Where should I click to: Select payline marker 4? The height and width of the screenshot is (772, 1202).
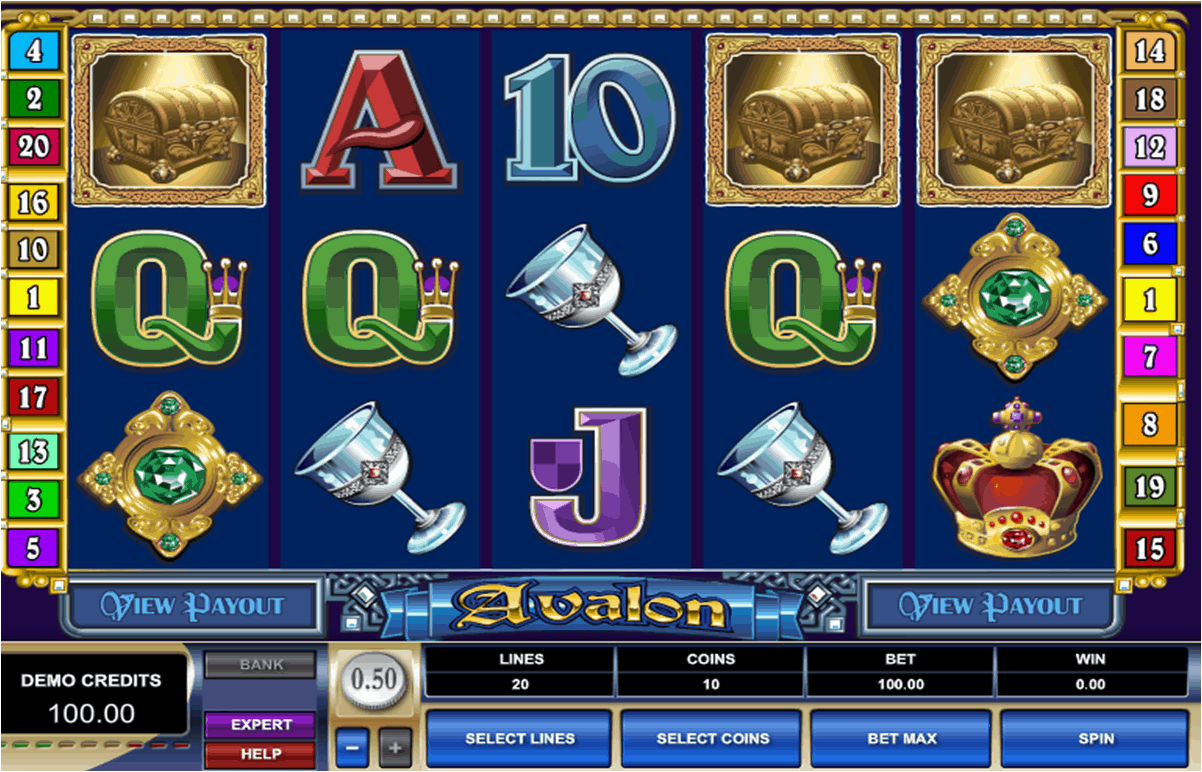pyautogui.click(x=33, y=51)
